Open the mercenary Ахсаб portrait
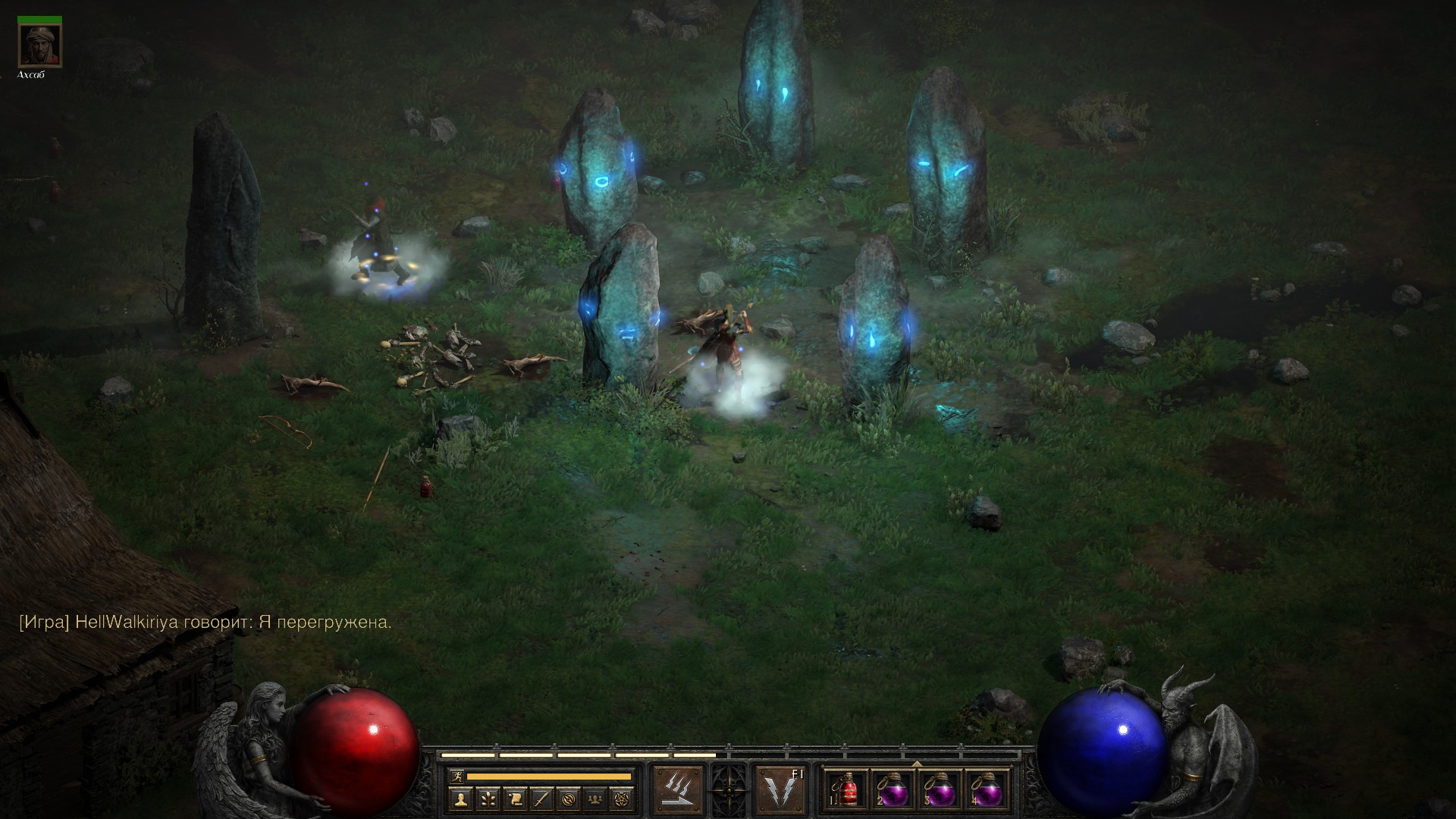The width and height of the screenshot is (1456, 819). tap(40, 45)
